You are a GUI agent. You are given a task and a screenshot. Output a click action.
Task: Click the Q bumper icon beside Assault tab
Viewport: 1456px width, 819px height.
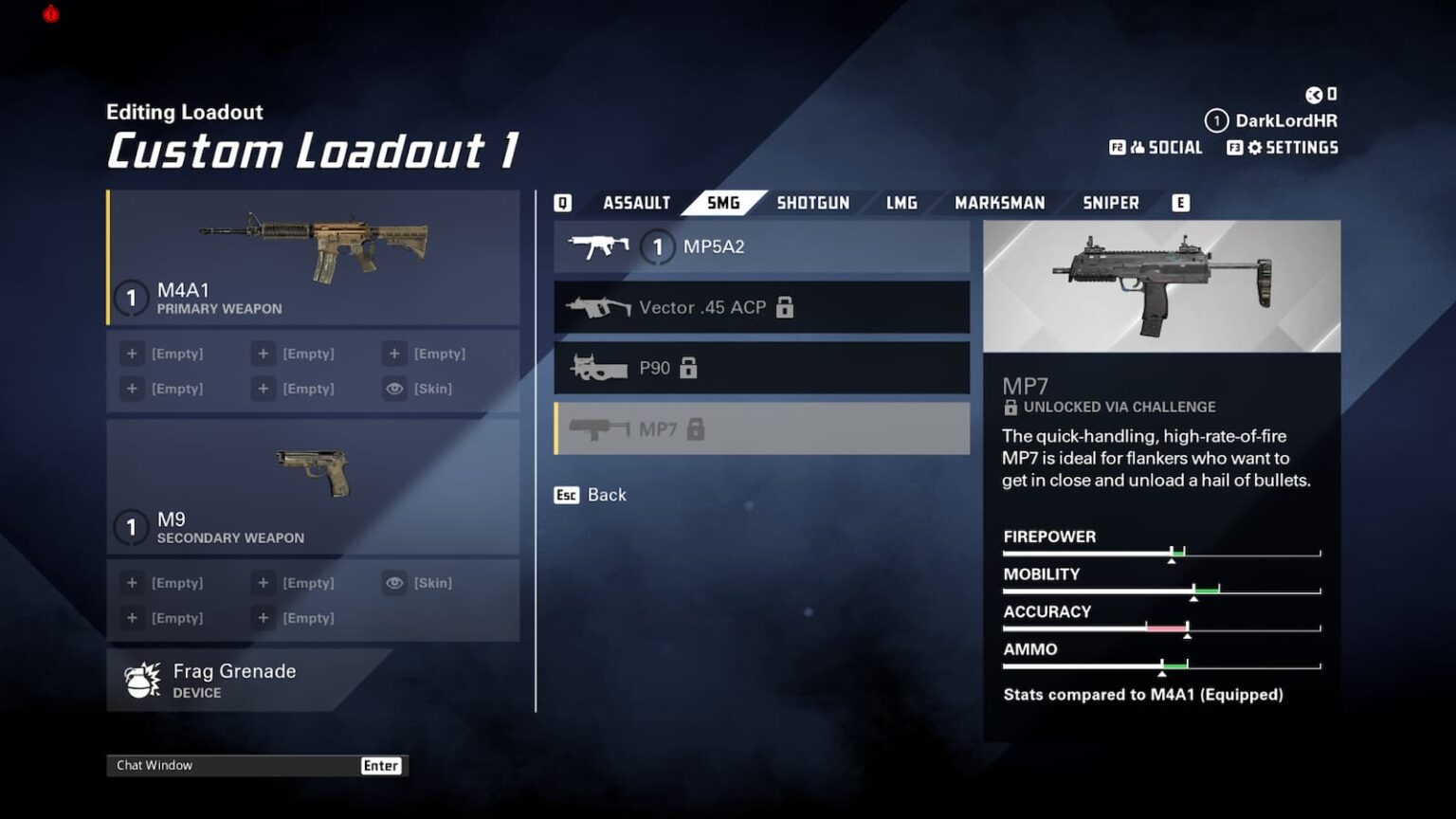tap(564, 202)
